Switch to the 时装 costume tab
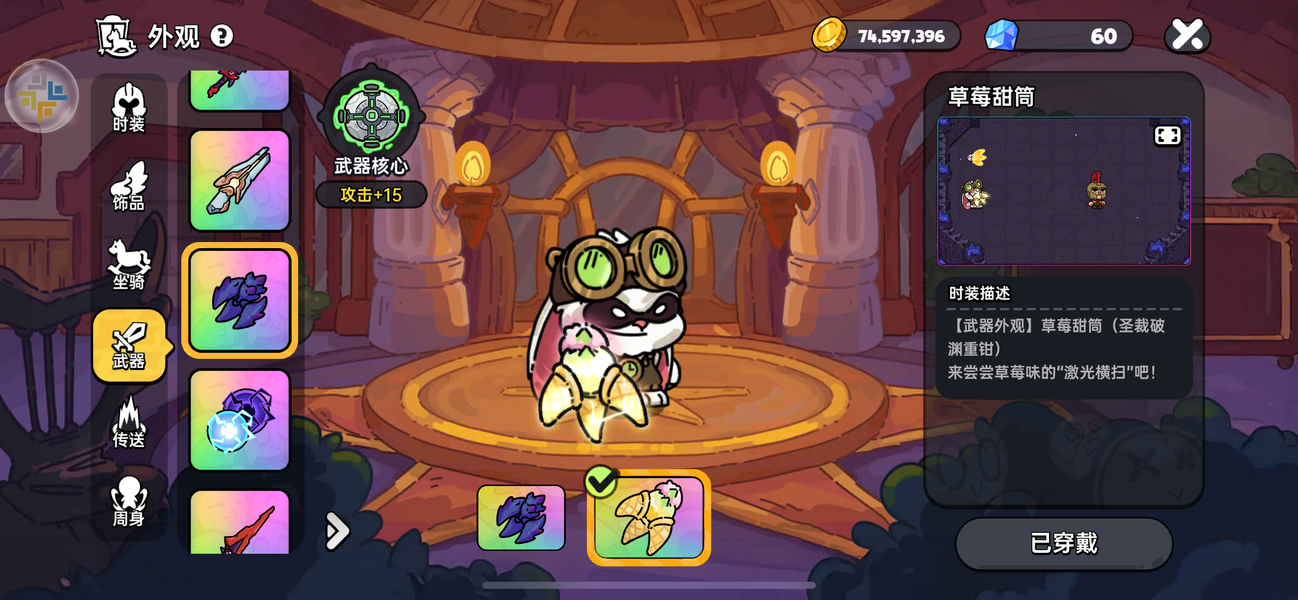Image resolution: width=1298 pixels, height=600 pixels. click(x=129, y=108)
